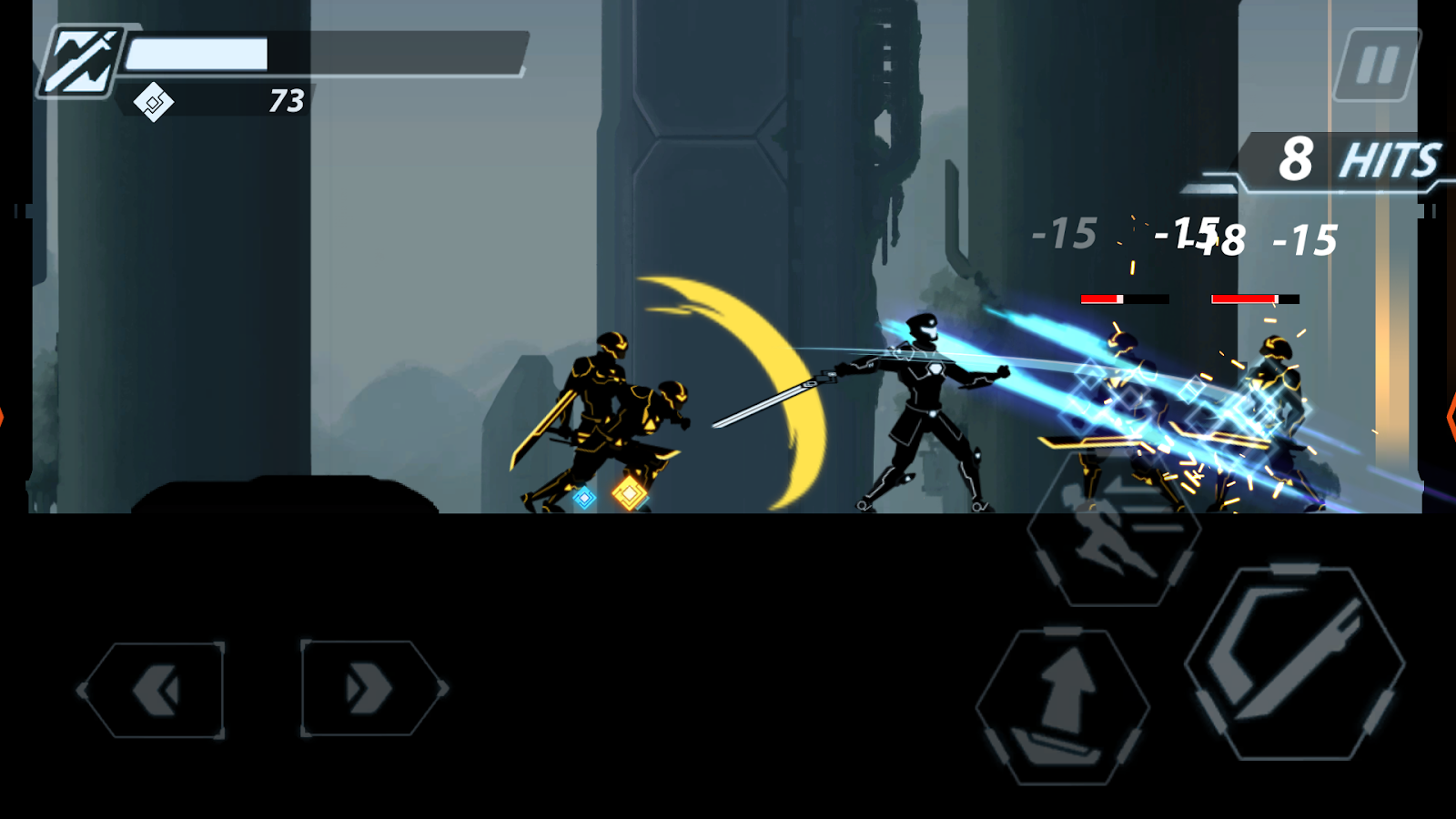This screenshot has width=1456, height=819.
Task: Select the currency amount showing 73
Action: click(285, 100)
